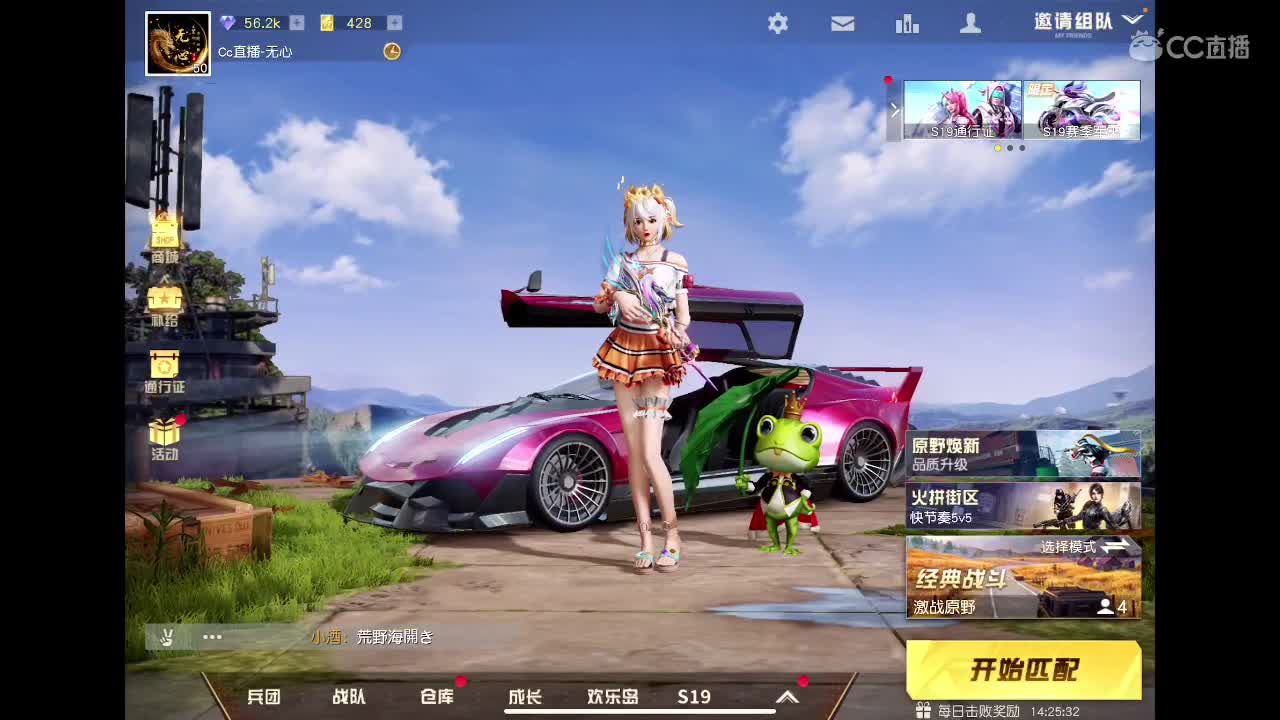View stats via the bar chart icon

pos(907,23)
